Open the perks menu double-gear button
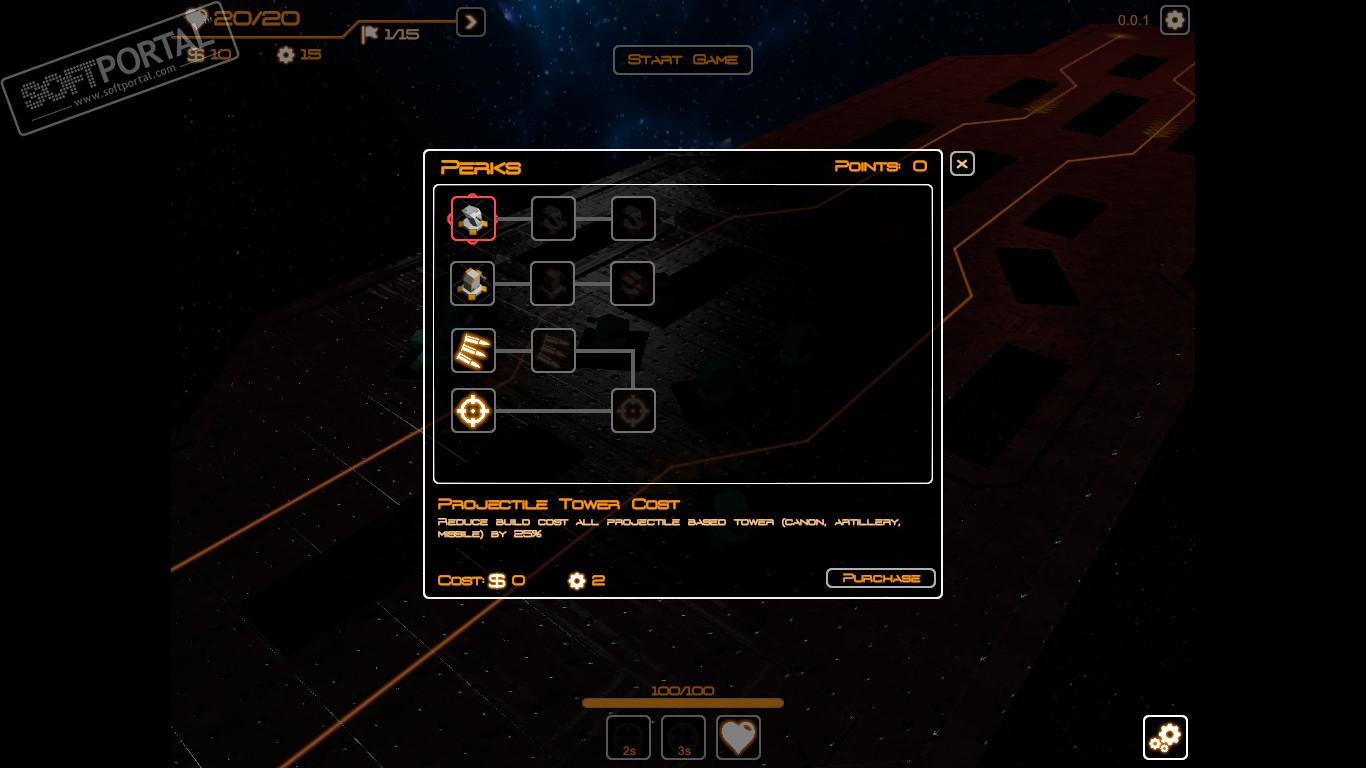 coord(1165,738)
